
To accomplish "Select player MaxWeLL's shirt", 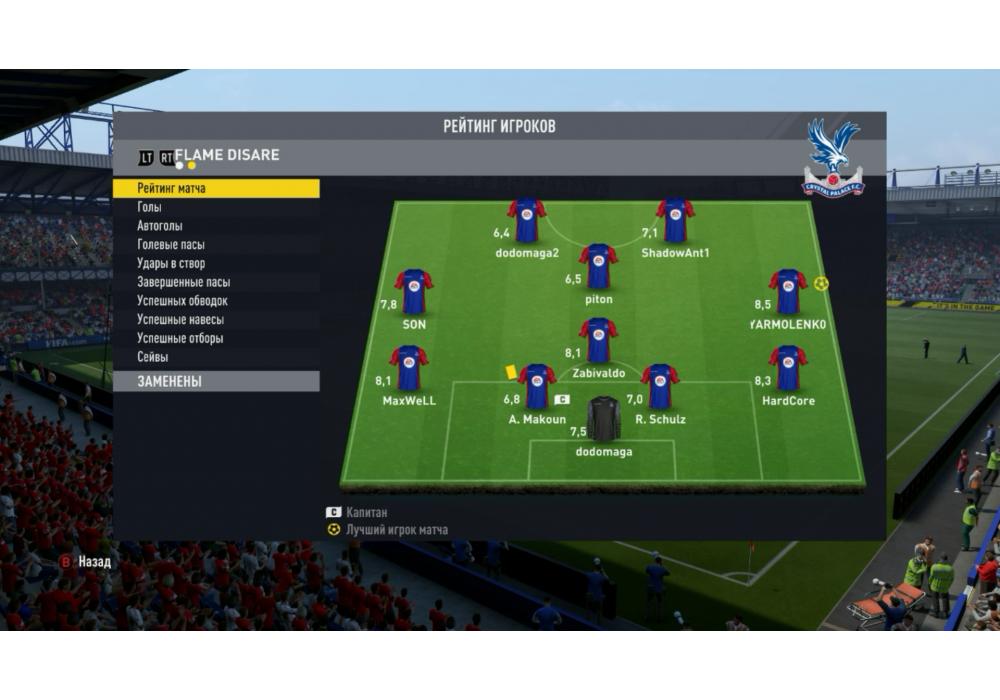I will (409, 368).
